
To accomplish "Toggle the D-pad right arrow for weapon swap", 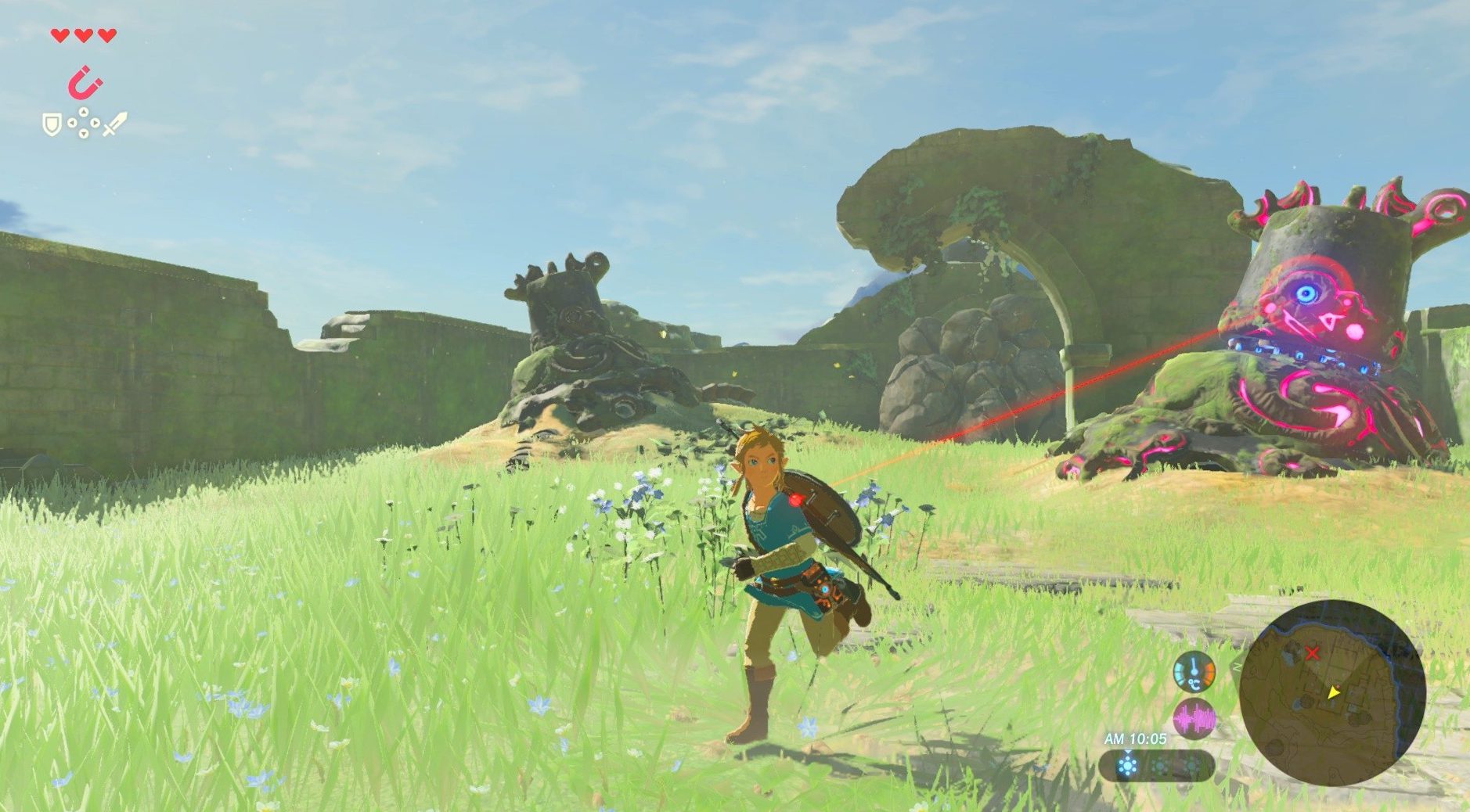I will pyautogui.click(x=95, y=122).
